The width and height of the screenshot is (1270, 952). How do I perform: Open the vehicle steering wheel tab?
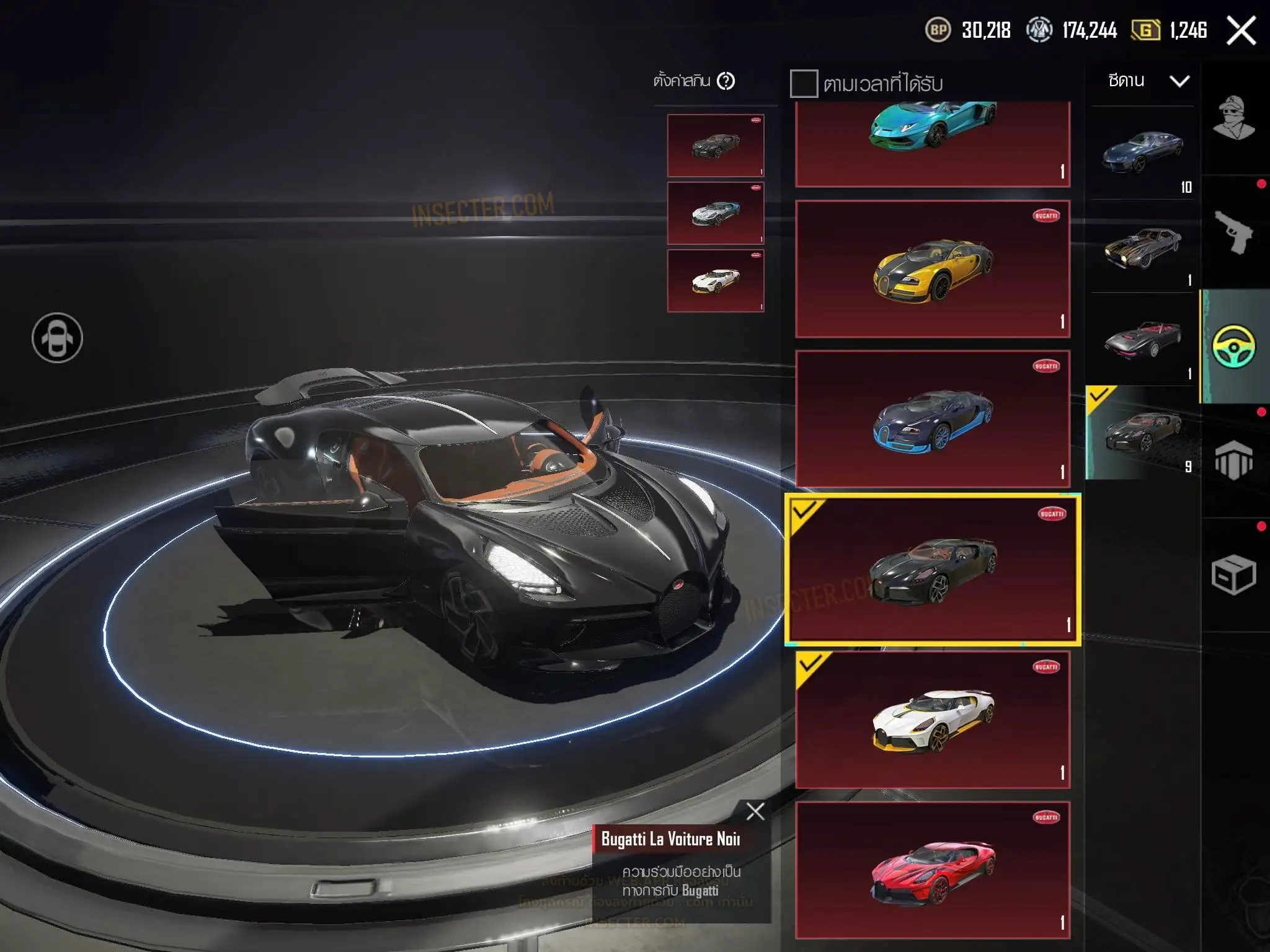(x=1234, y=346)
